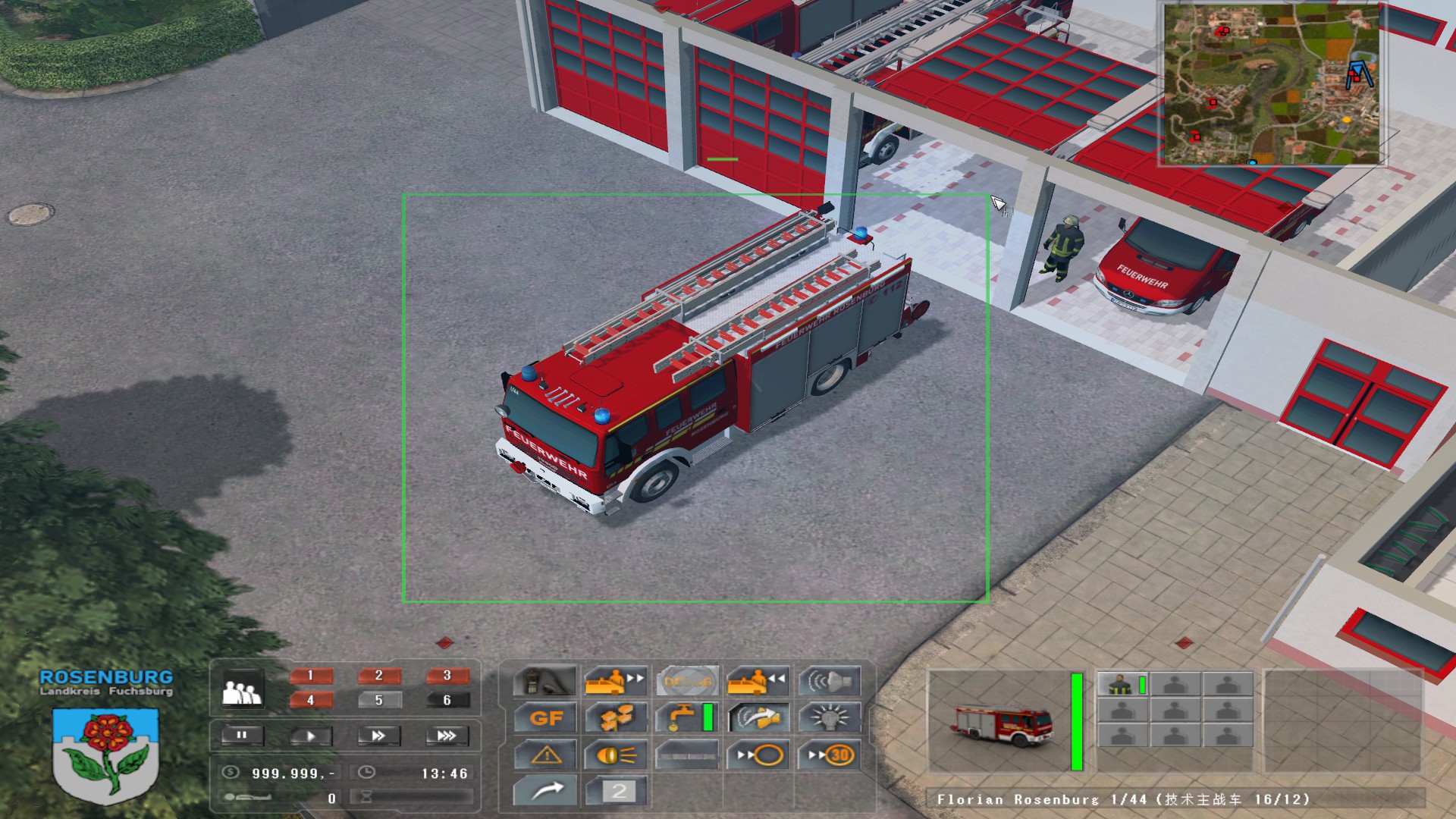Screen dimensions: 1456x819
Task: Choose unit group 6
Action: [447, 699]
